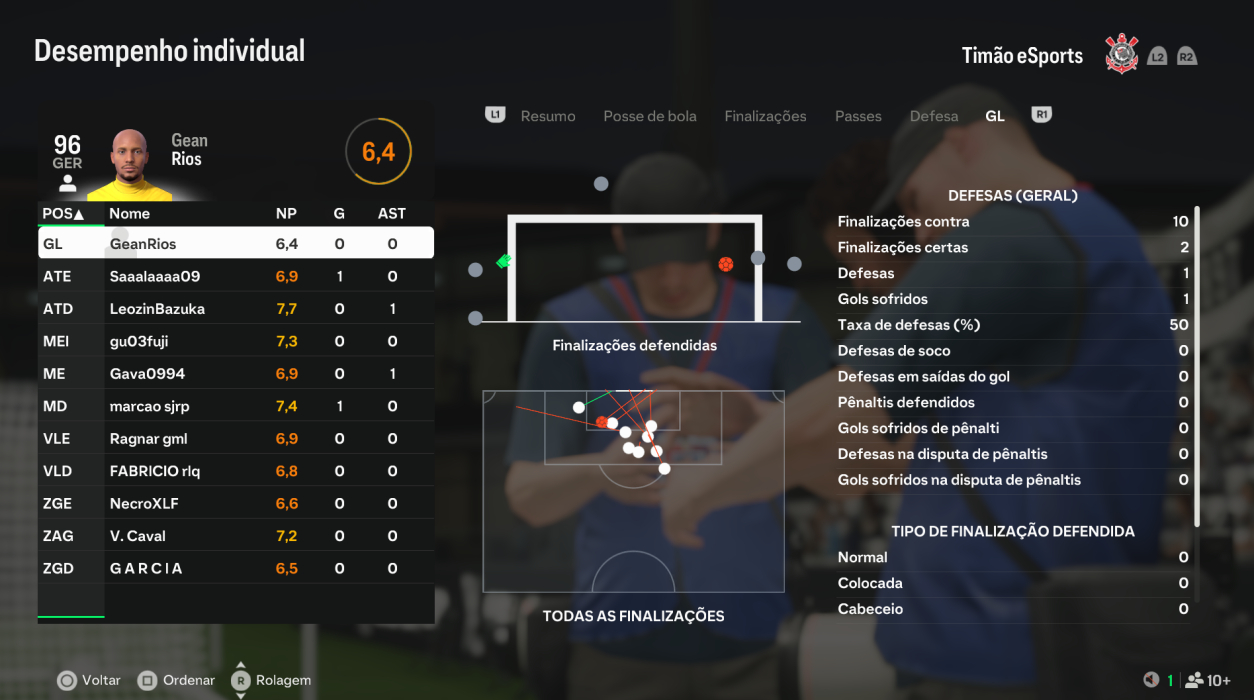Select NecroXLF from the squad list

pos(236,504)
